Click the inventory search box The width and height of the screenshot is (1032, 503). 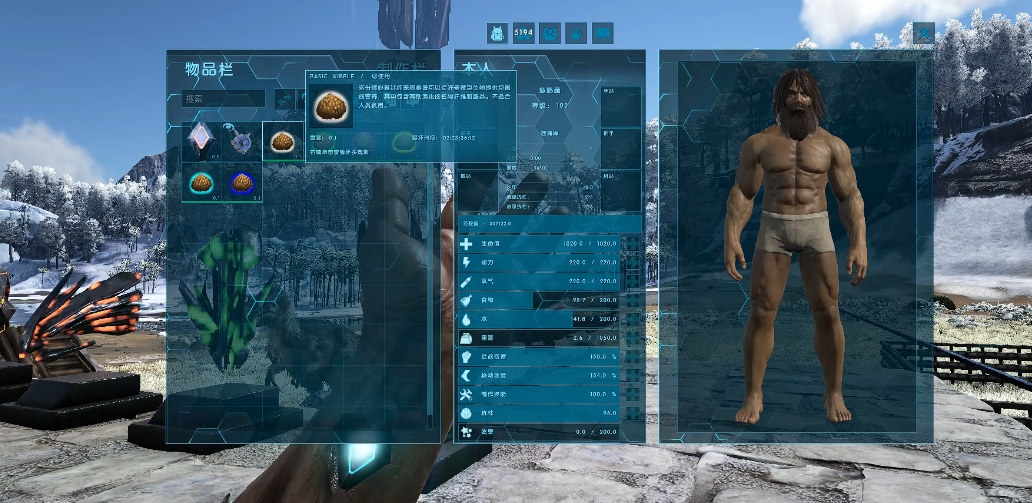224,99
